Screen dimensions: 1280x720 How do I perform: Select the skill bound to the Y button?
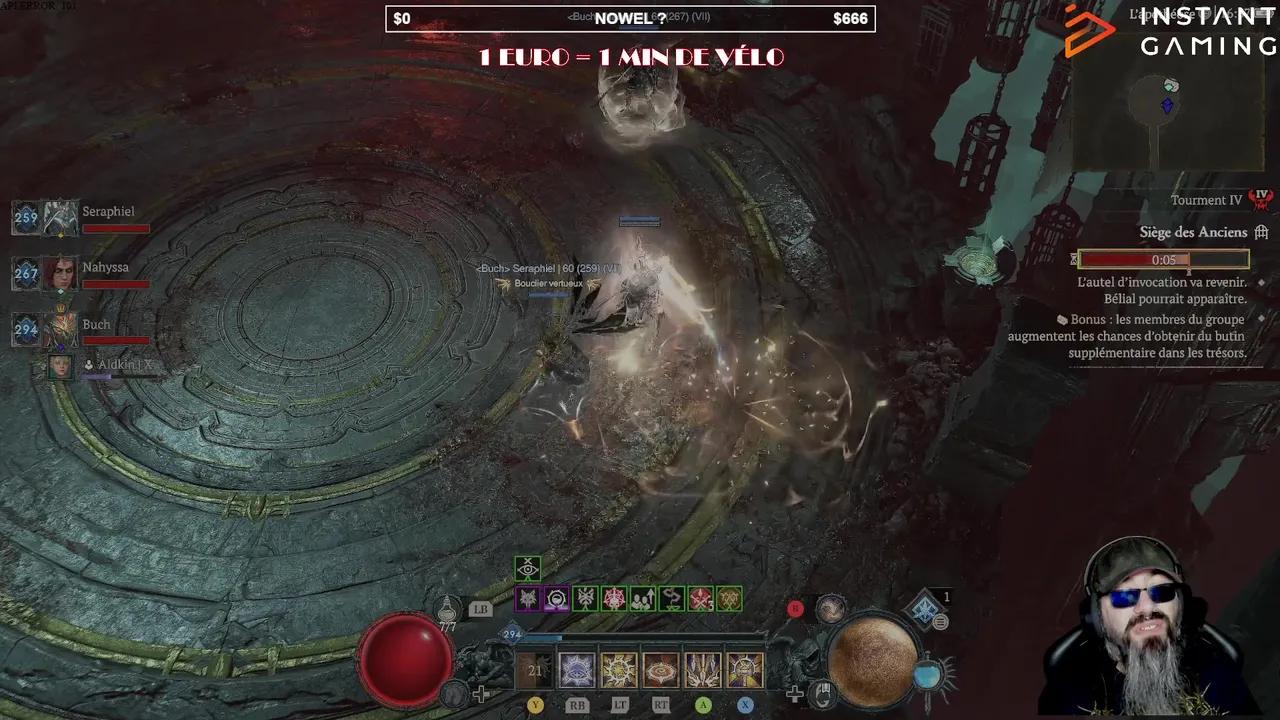(536, 668)
